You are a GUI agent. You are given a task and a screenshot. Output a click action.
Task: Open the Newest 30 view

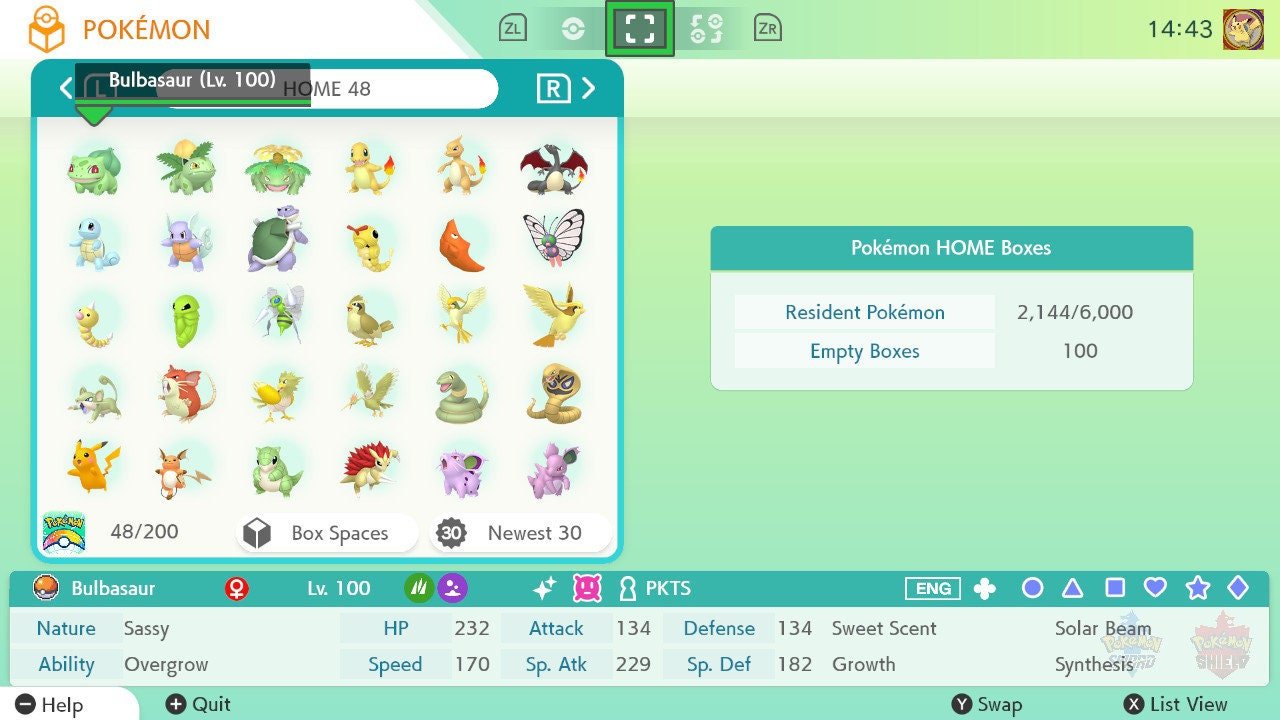[519, 533]
